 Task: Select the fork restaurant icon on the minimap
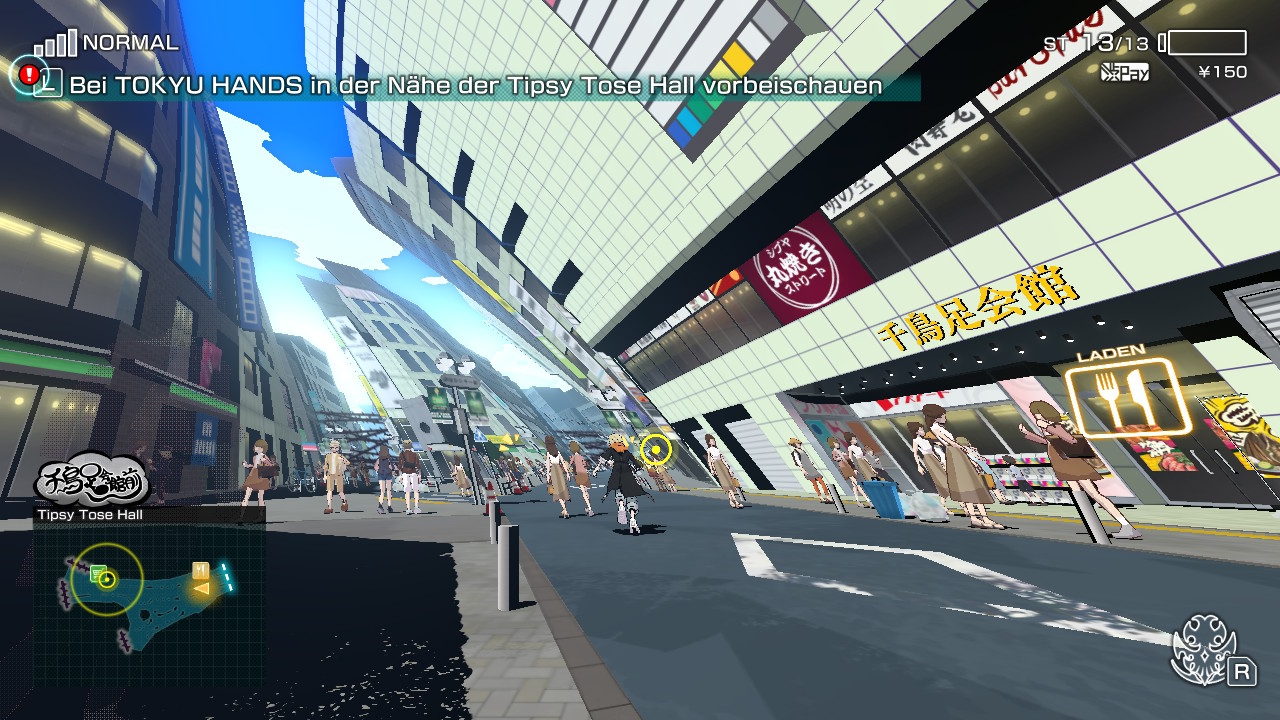point(200,570)
